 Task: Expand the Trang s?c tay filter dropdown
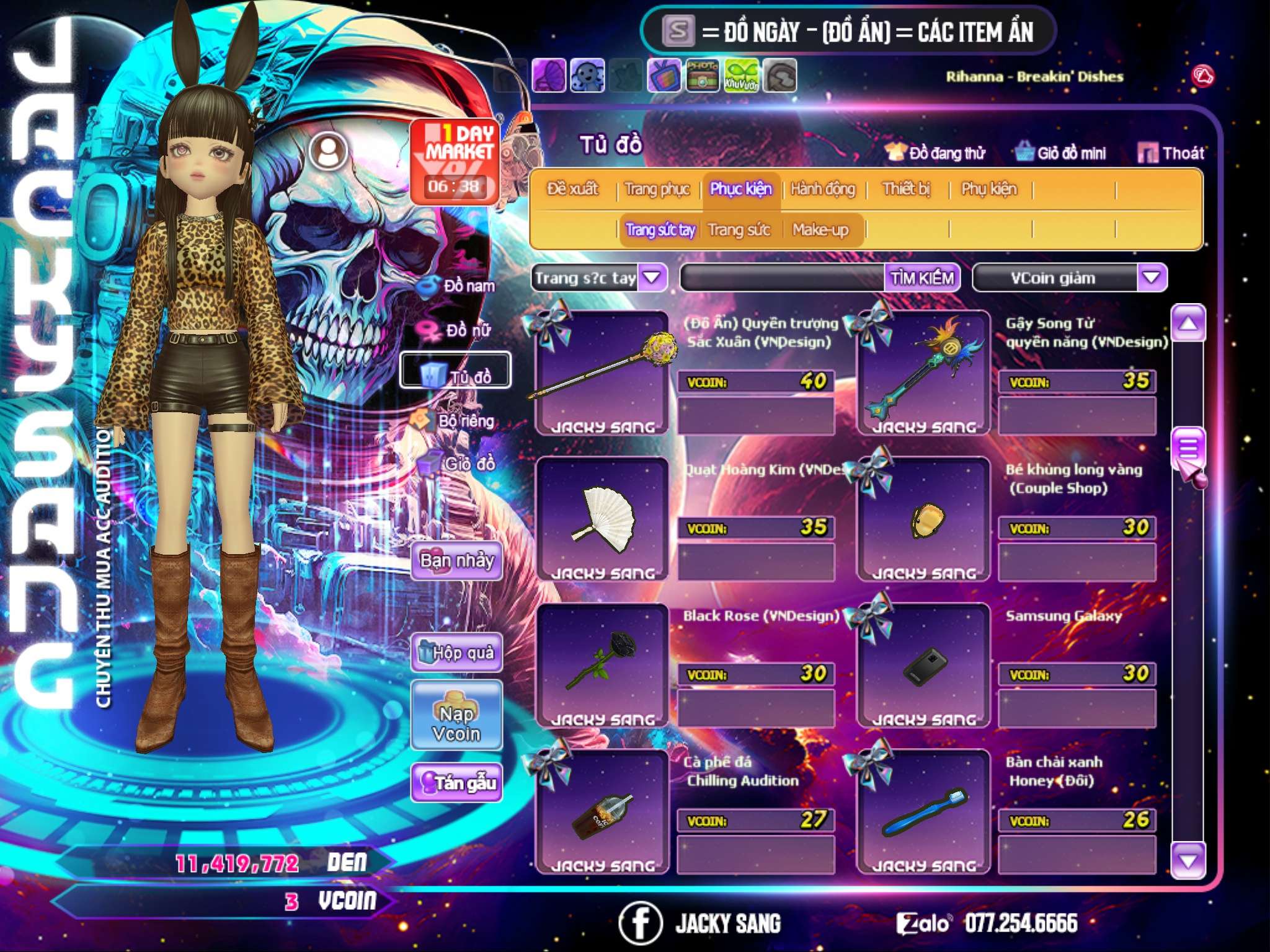tap(652, 278)
